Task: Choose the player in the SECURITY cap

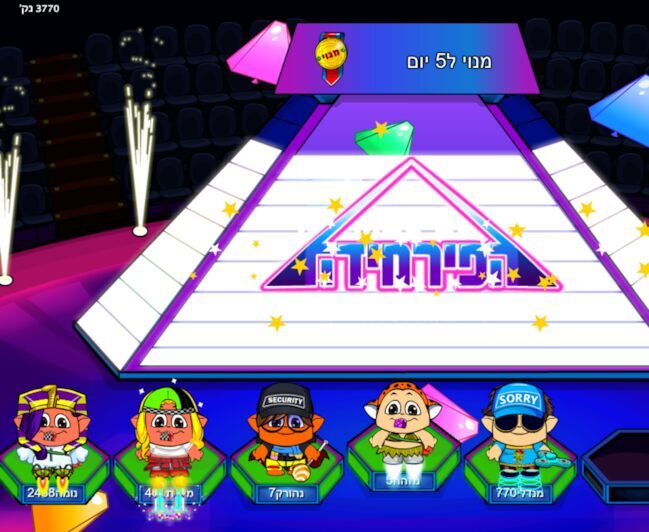Action: pos(284,432)
